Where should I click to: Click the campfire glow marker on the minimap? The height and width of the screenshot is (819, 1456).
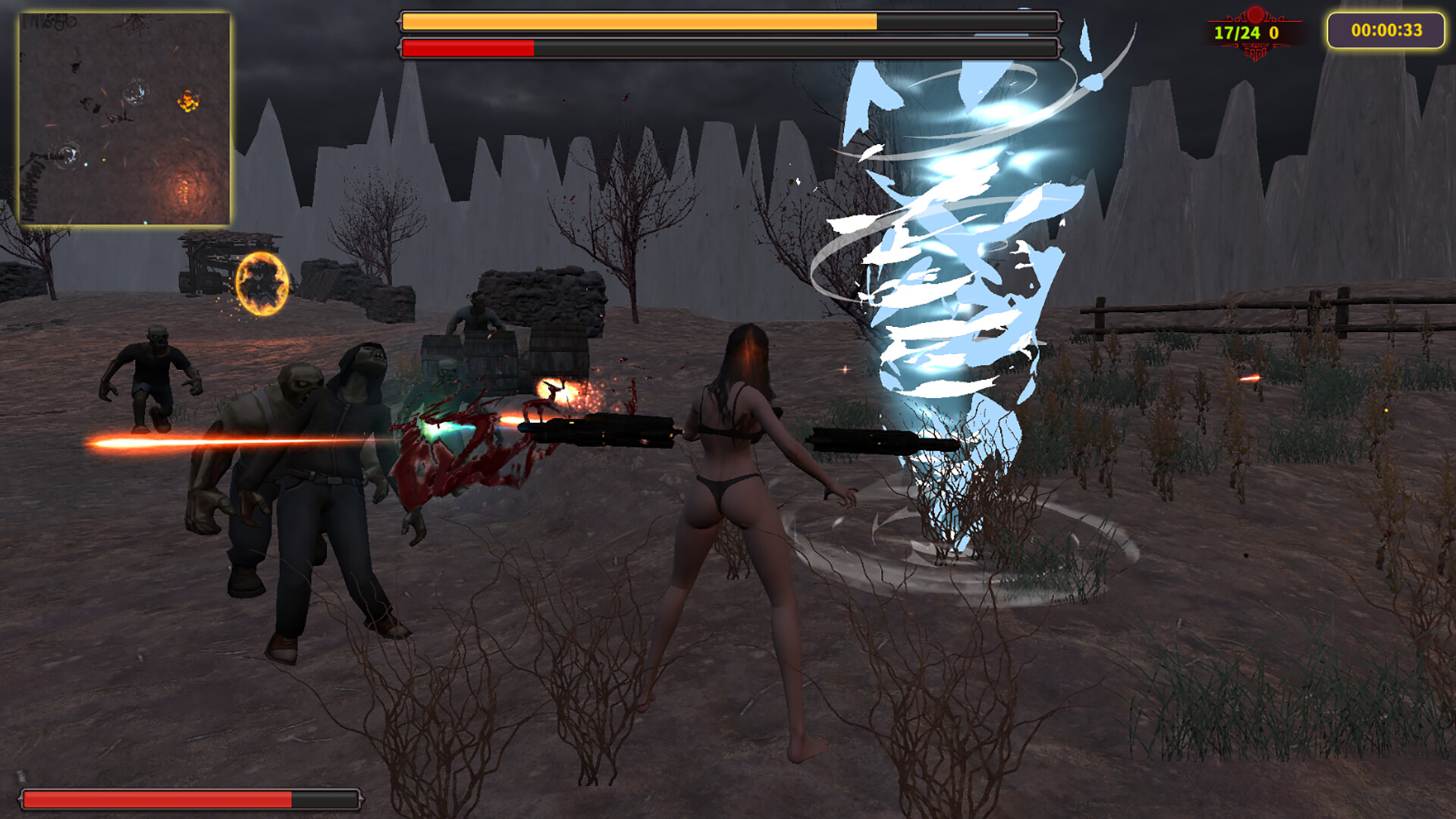[183, 190]
